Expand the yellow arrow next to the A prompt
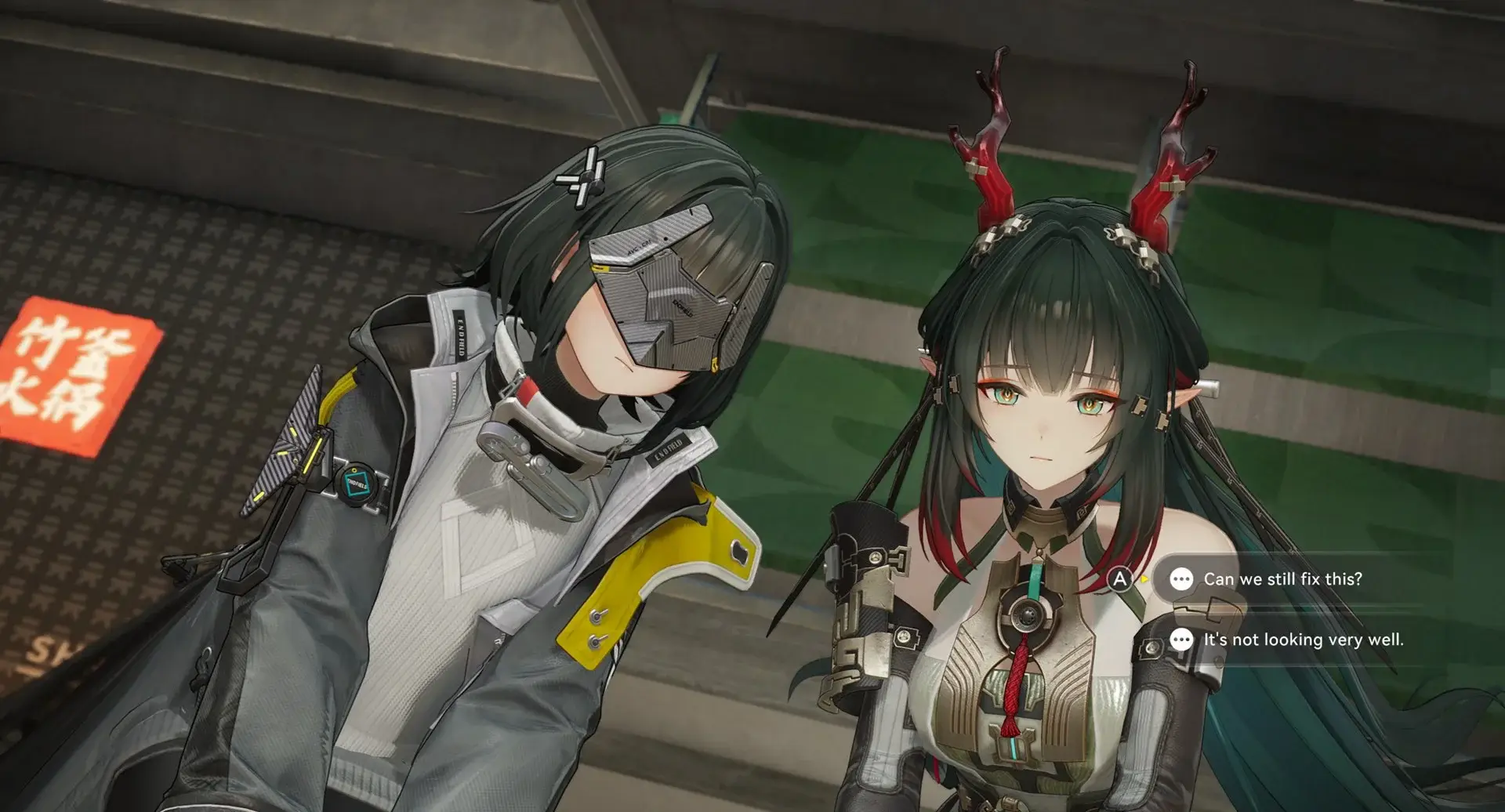 click(x=1144, y=581)
